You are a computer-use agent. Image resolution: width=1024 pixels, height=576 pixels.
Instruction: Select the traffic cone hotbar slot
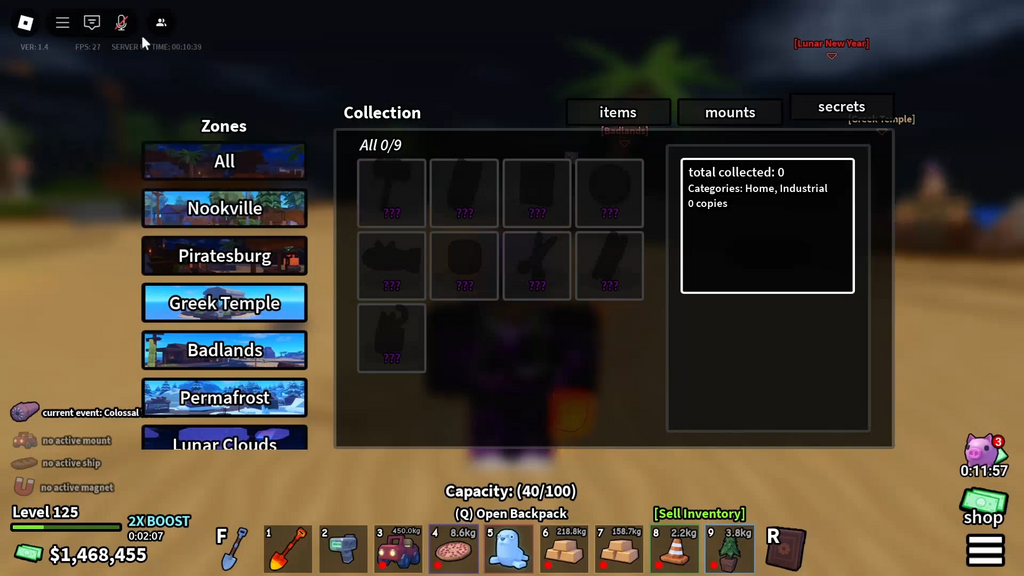[674, 549]
